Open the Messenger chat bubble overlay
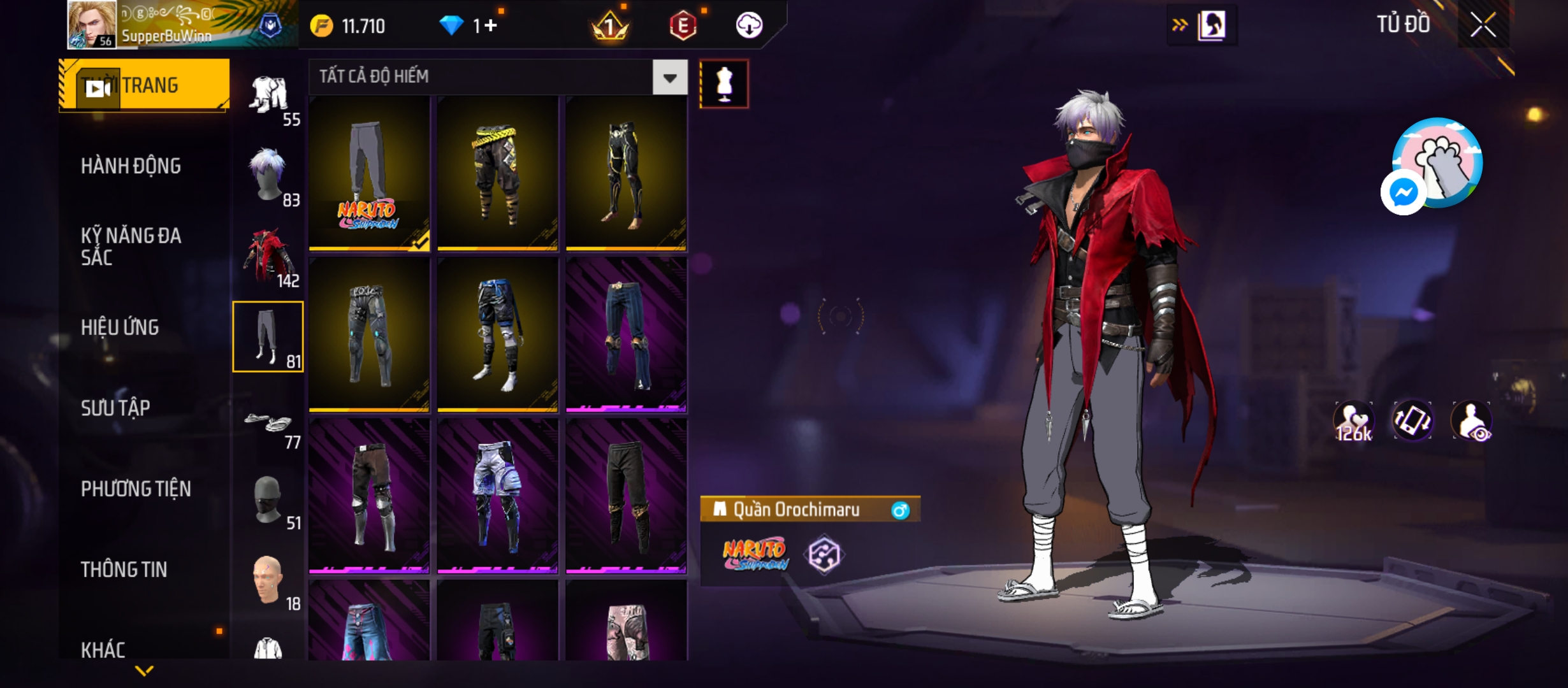The height and width of the screenshot is (688, 1568). 1403,192
